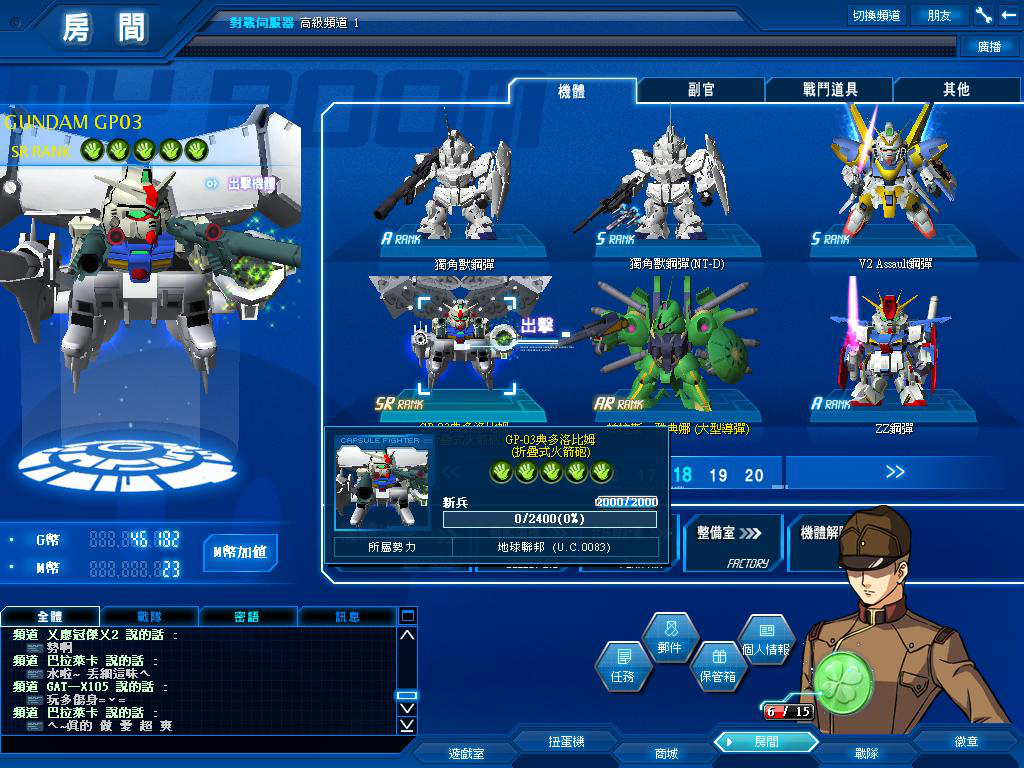1024x768 pixels.
Task: Switch chat to the 戰隊 tab
Action: pos(150,616)
